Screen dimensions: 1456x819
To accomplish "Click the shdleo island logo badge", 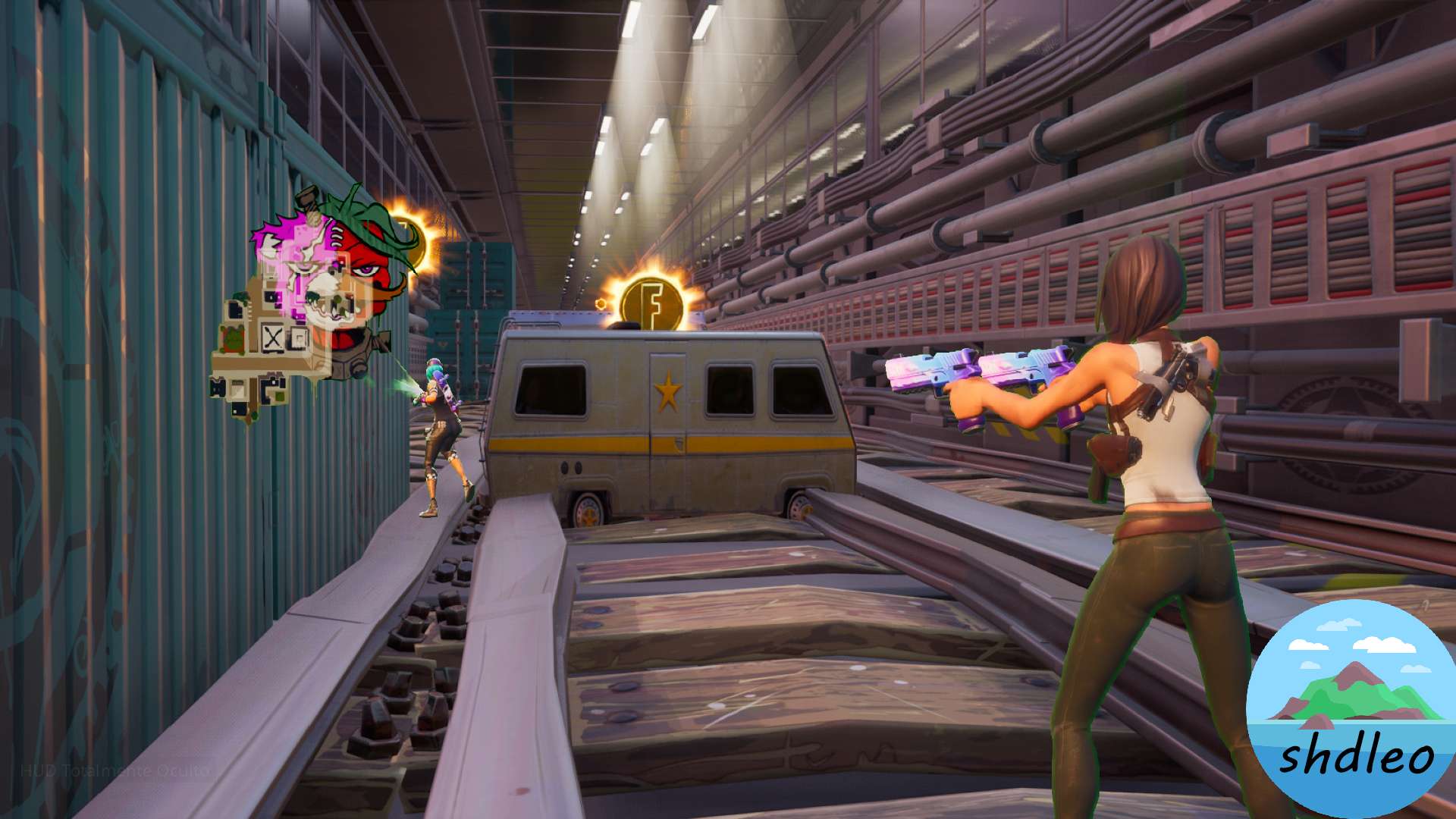I will click(x=1350, y=709).
